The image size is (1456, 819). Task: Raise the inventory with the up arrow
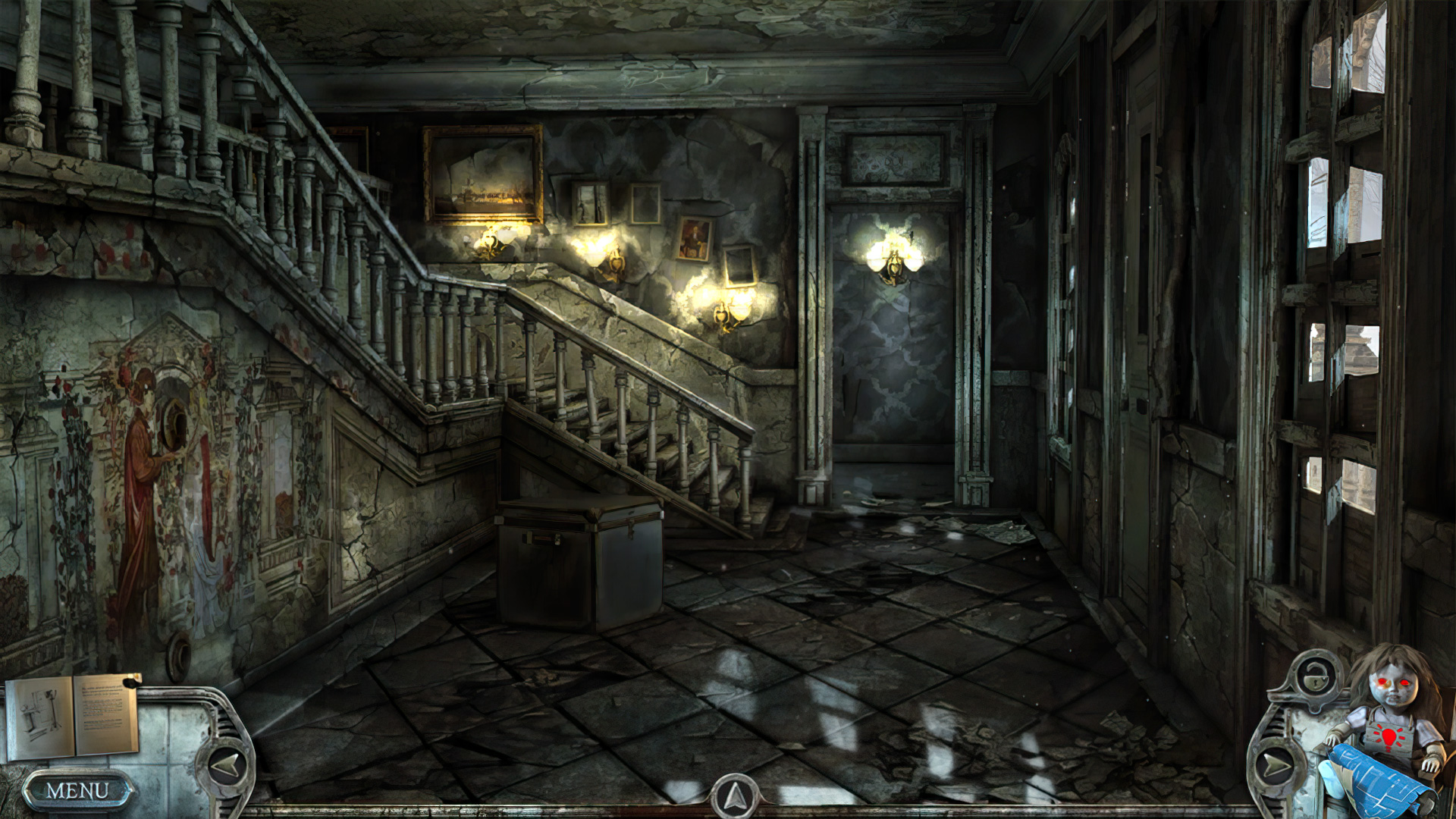pyautogui.click(x=734, y=796)
